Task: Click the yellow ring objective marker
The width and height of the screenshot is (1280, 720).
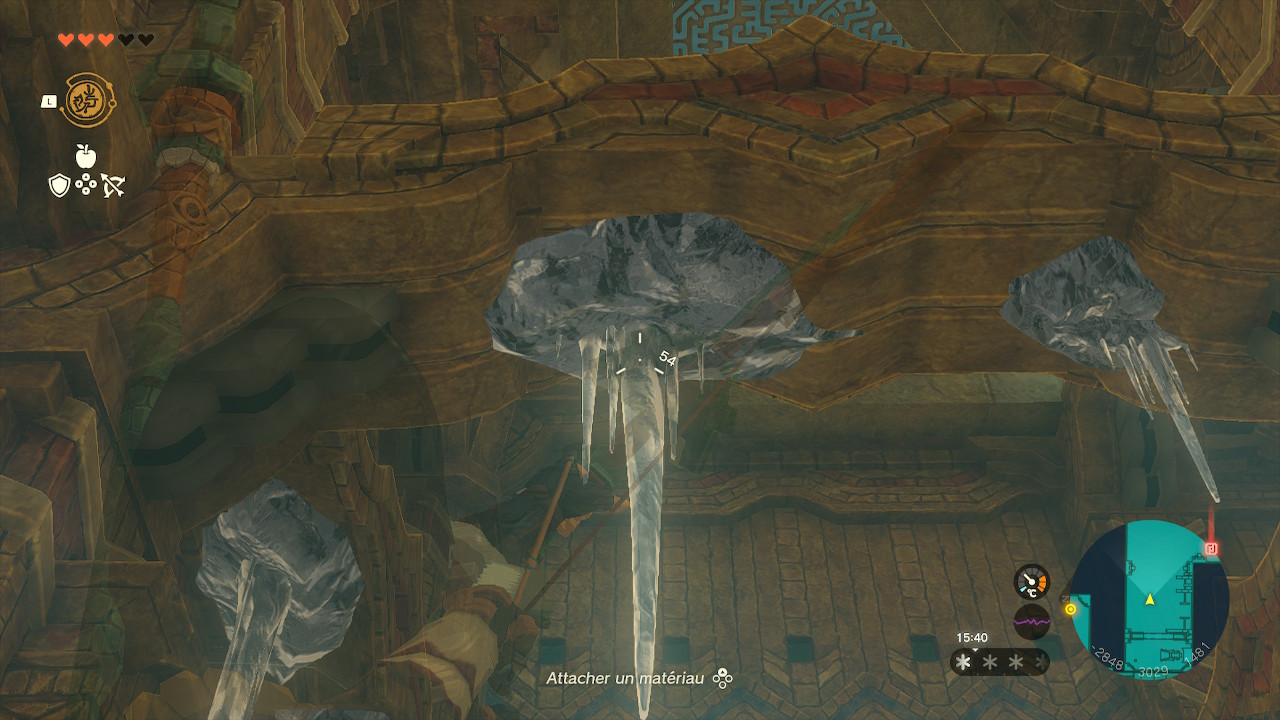Action: (x=1070, y=608)
